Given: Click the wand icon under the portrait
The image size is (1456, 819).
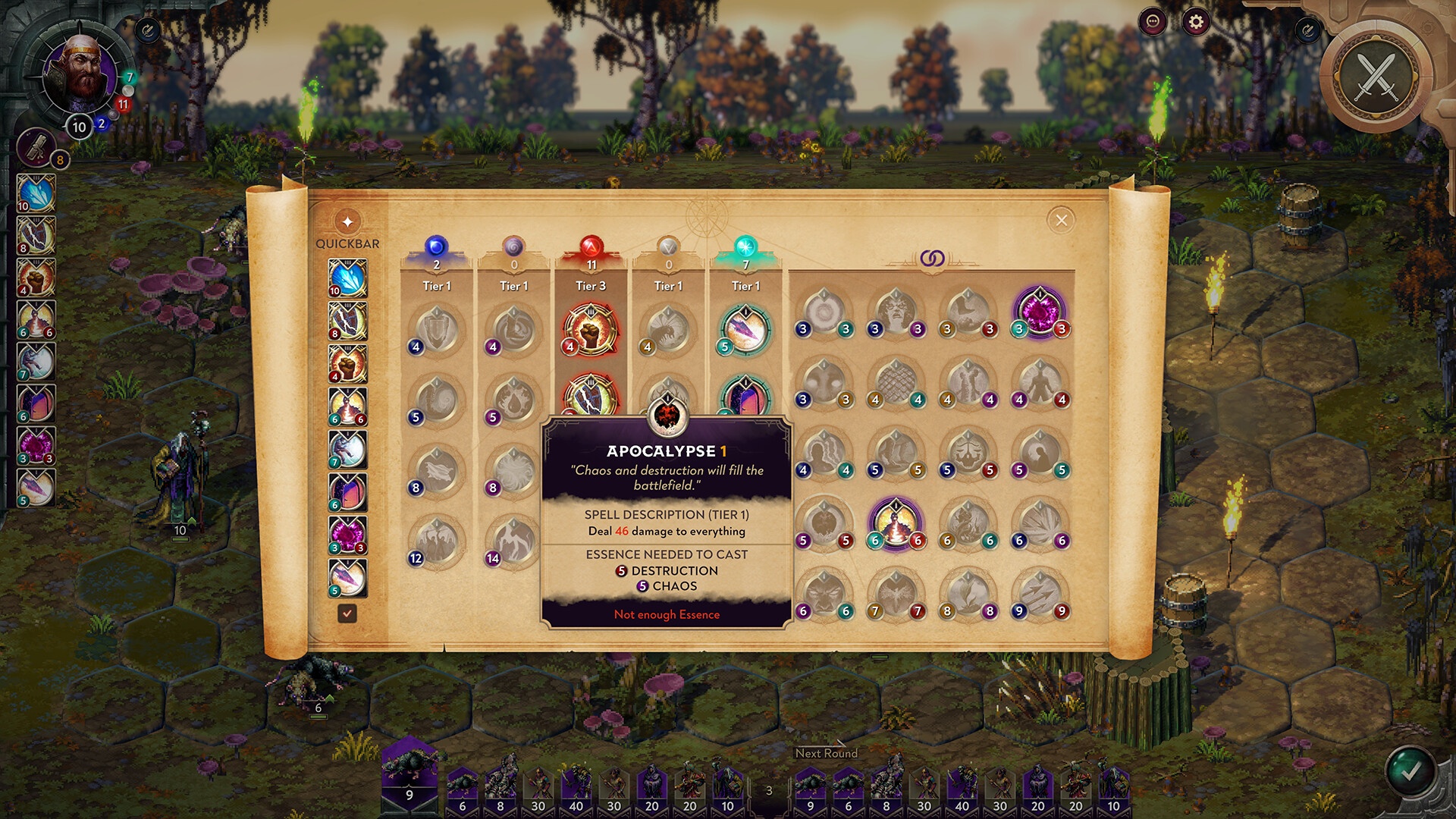Looking at the screenshot, I should 36,146.
